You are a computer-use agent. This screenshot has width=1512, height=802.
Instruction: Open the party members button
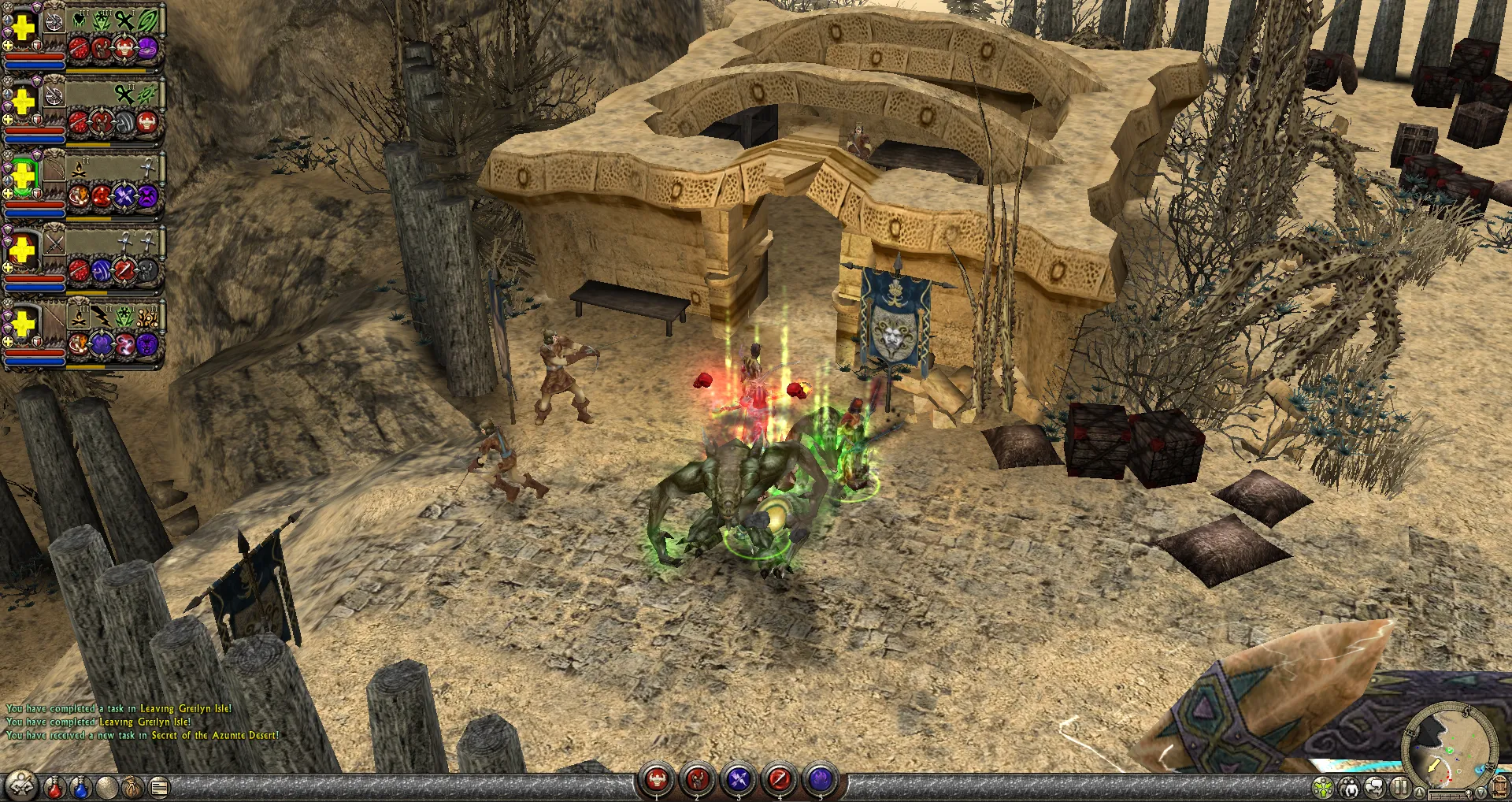pos(1349,786)
